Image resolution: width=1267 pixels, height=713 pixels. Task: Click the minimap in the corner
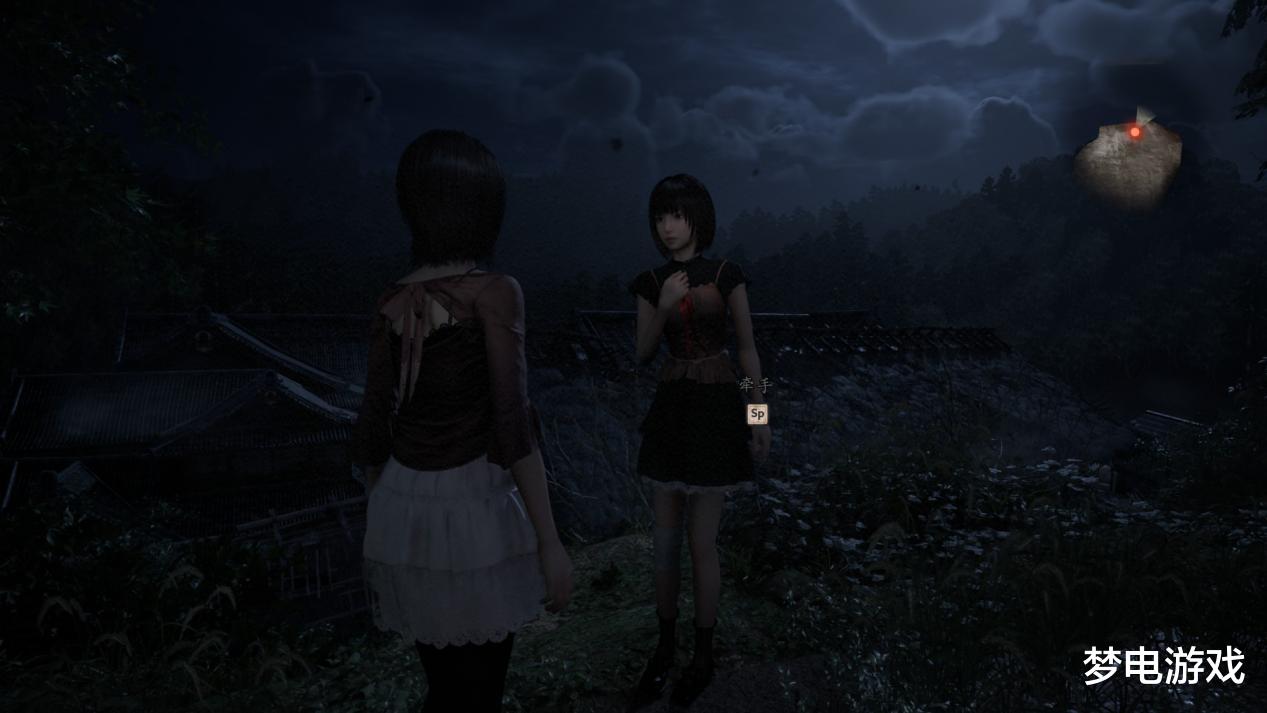tap(1127, 163)
